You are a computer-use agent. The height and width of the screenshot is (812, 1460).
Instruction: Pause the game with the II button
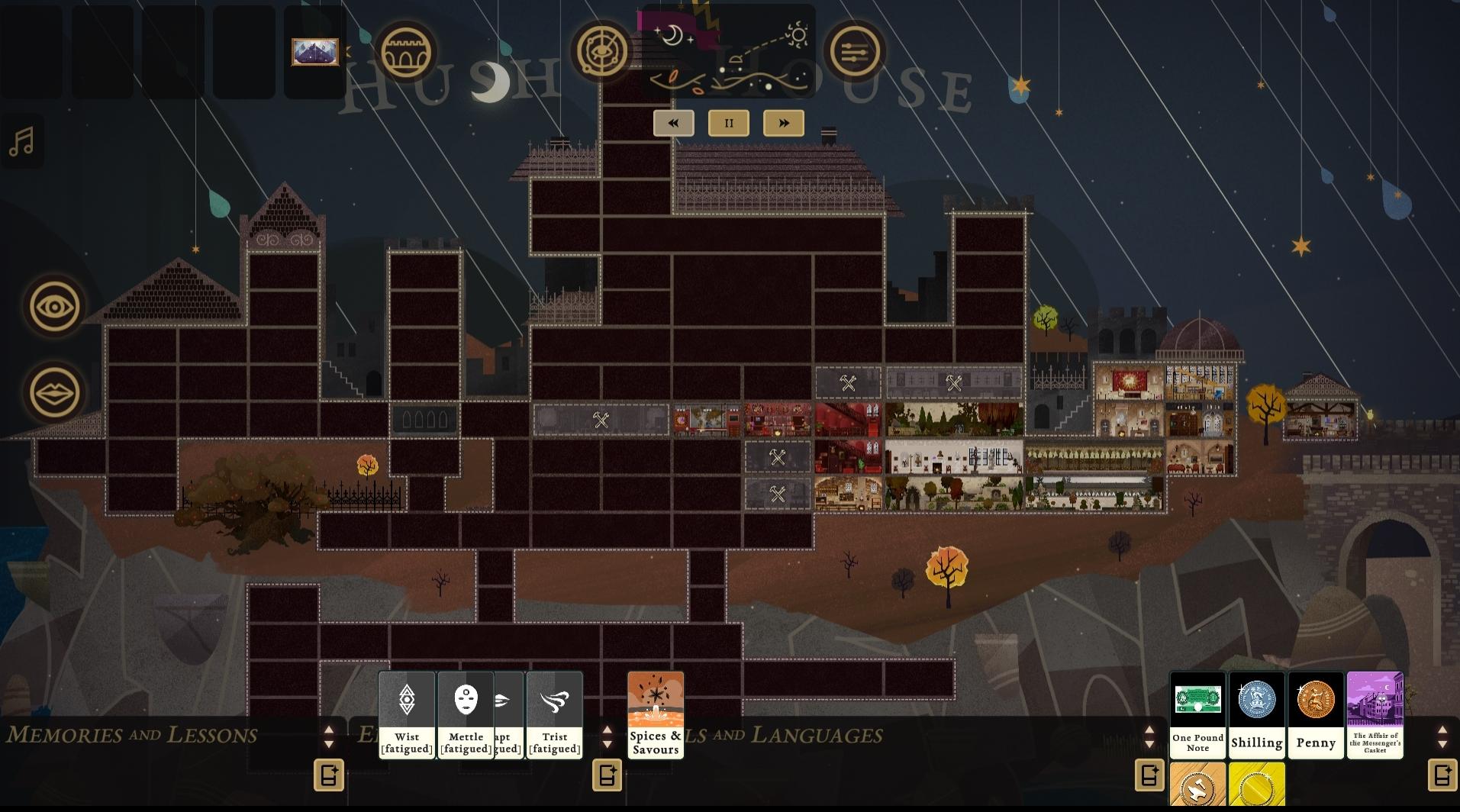pyautogui.click(x=728, y=122)
